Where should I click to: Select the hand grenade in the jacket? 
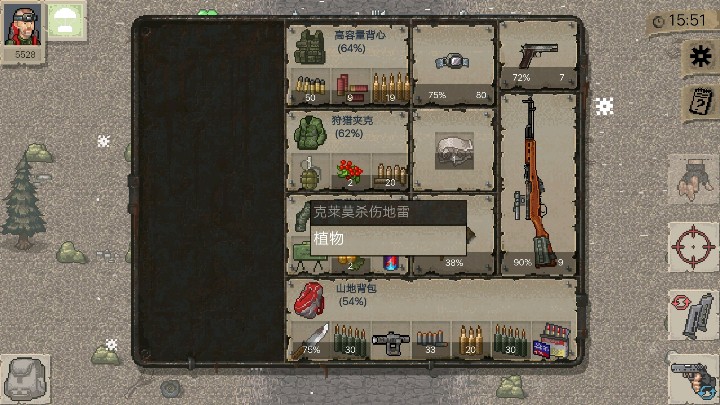tap(308, 170)
